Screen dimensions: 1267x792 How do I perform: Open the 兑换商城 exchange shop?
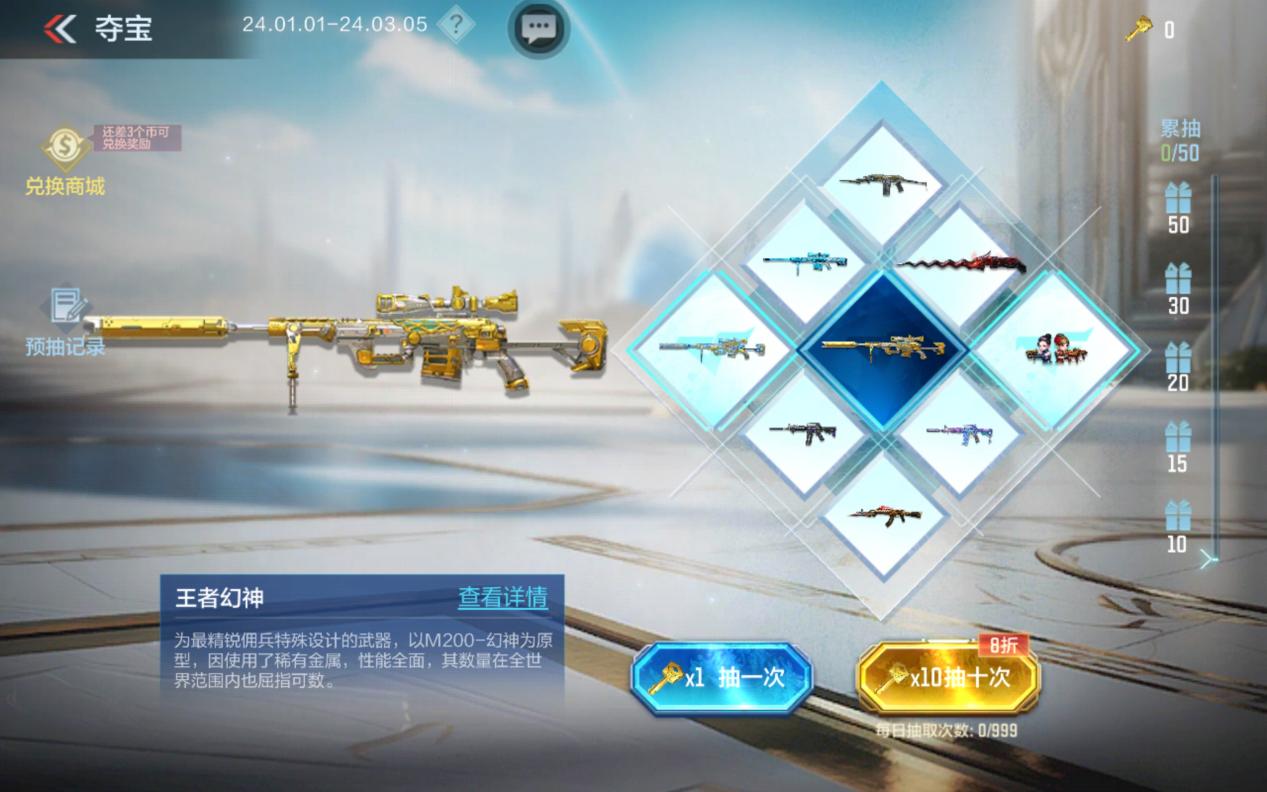pyautogui.click(x=64, y=161)
